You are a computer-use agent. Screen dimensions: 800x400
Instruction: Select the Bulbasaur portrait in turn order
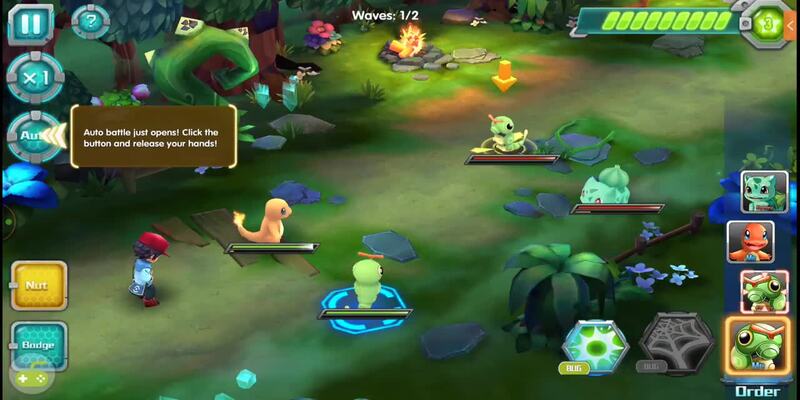764,192
